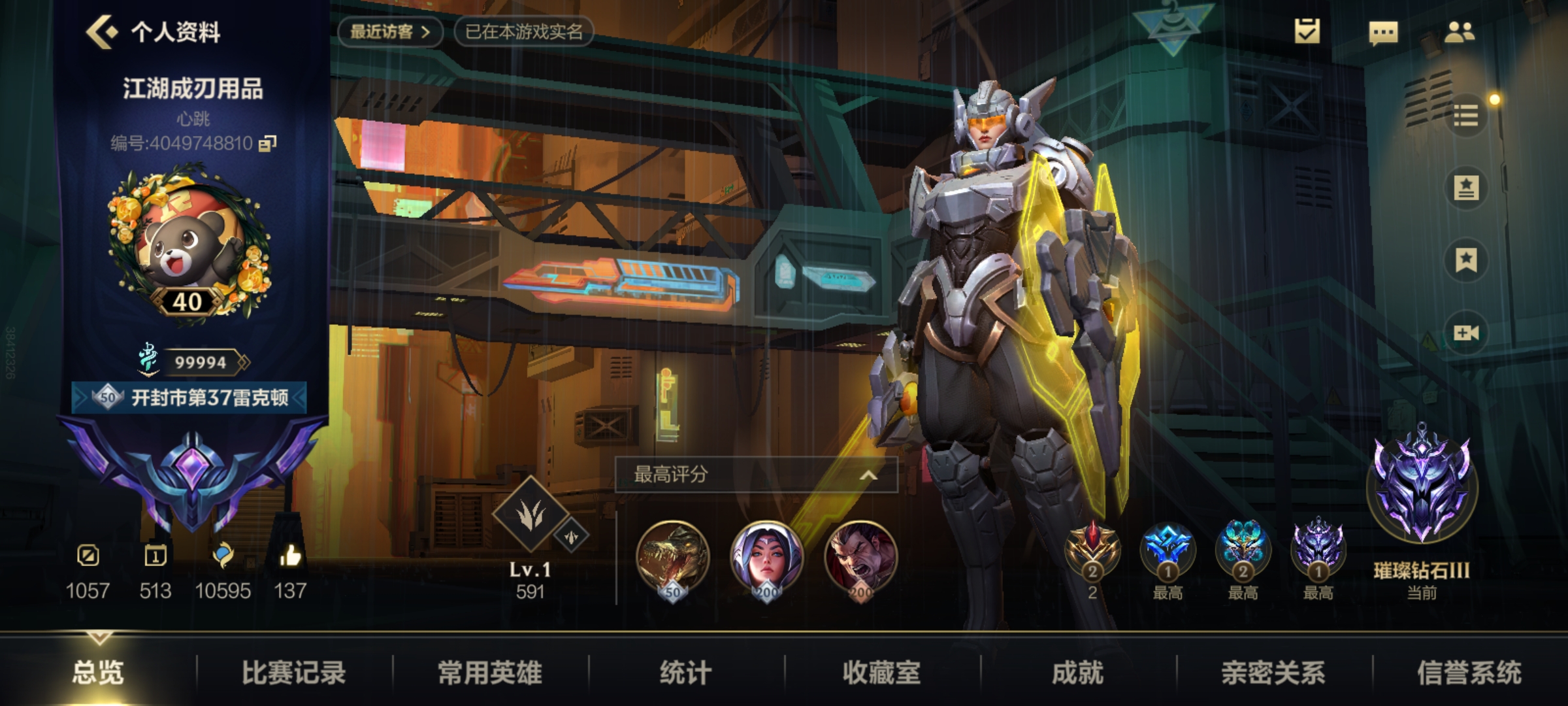Open the 亲密关系 relationships tab
This screenshot has width=1568, height=706.
point(1273,672)
